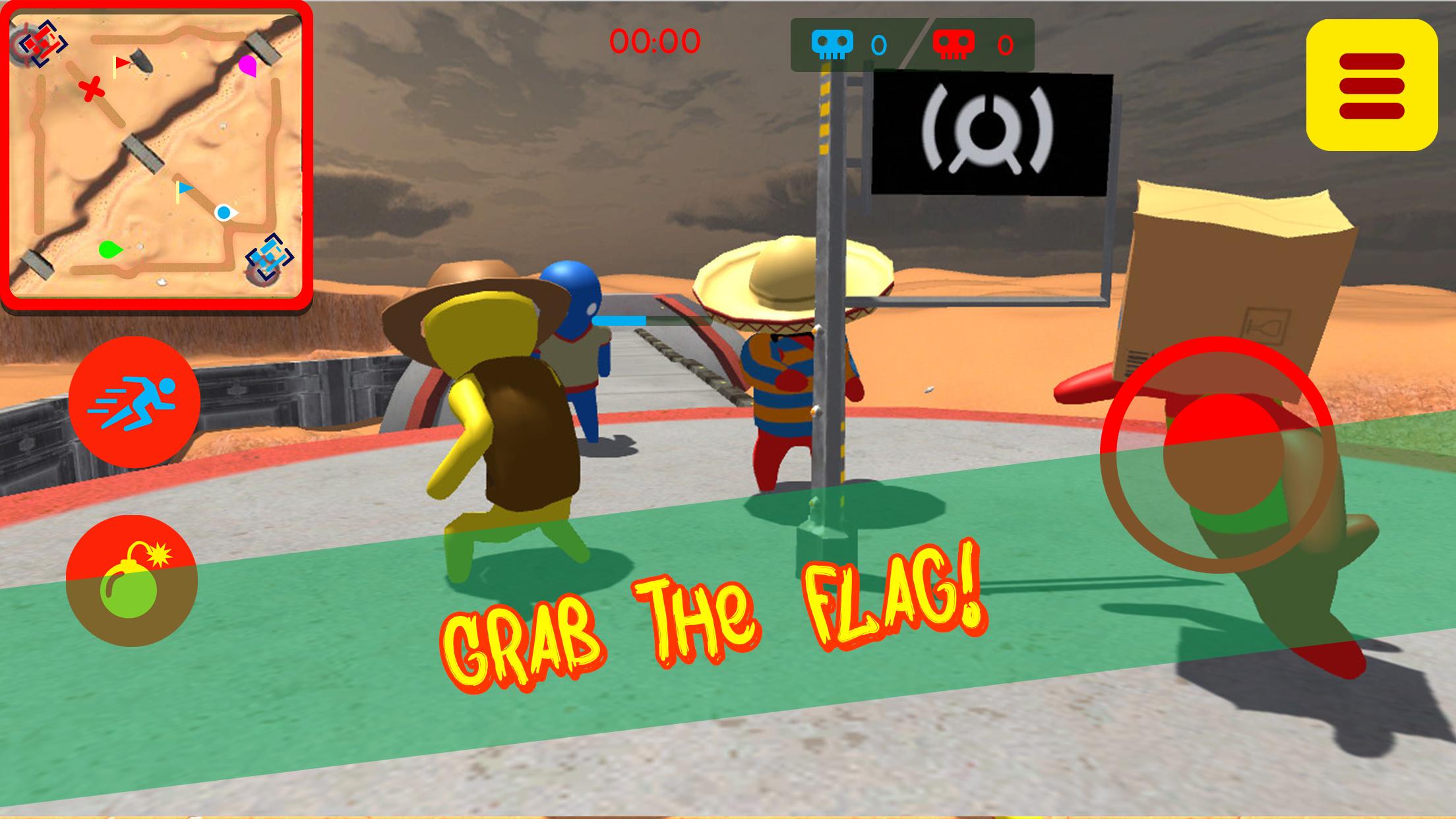Click the white player arrow on the minimap

[x=228, y=211]
